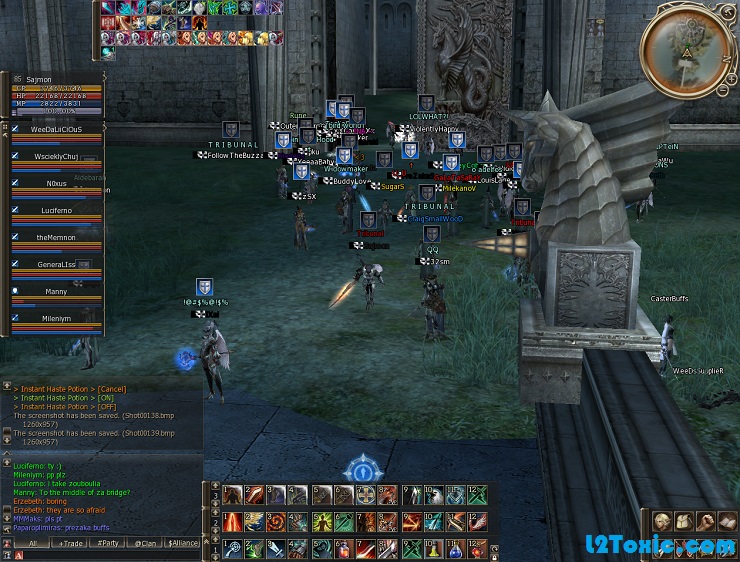This screenshot has width=740, height=562.
Task: Open the #Party chat tab
Action: (x=108, y=543)
